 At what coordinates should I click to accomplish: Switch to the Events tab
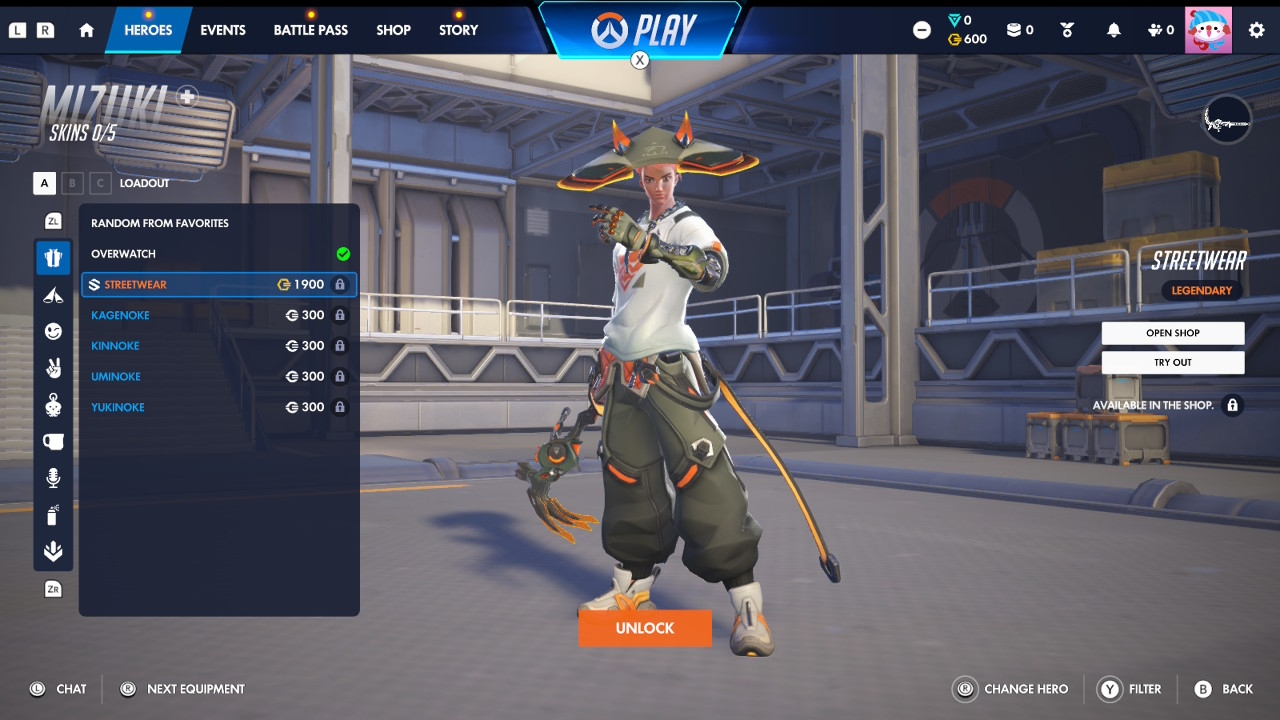click(x=222, y=30)
